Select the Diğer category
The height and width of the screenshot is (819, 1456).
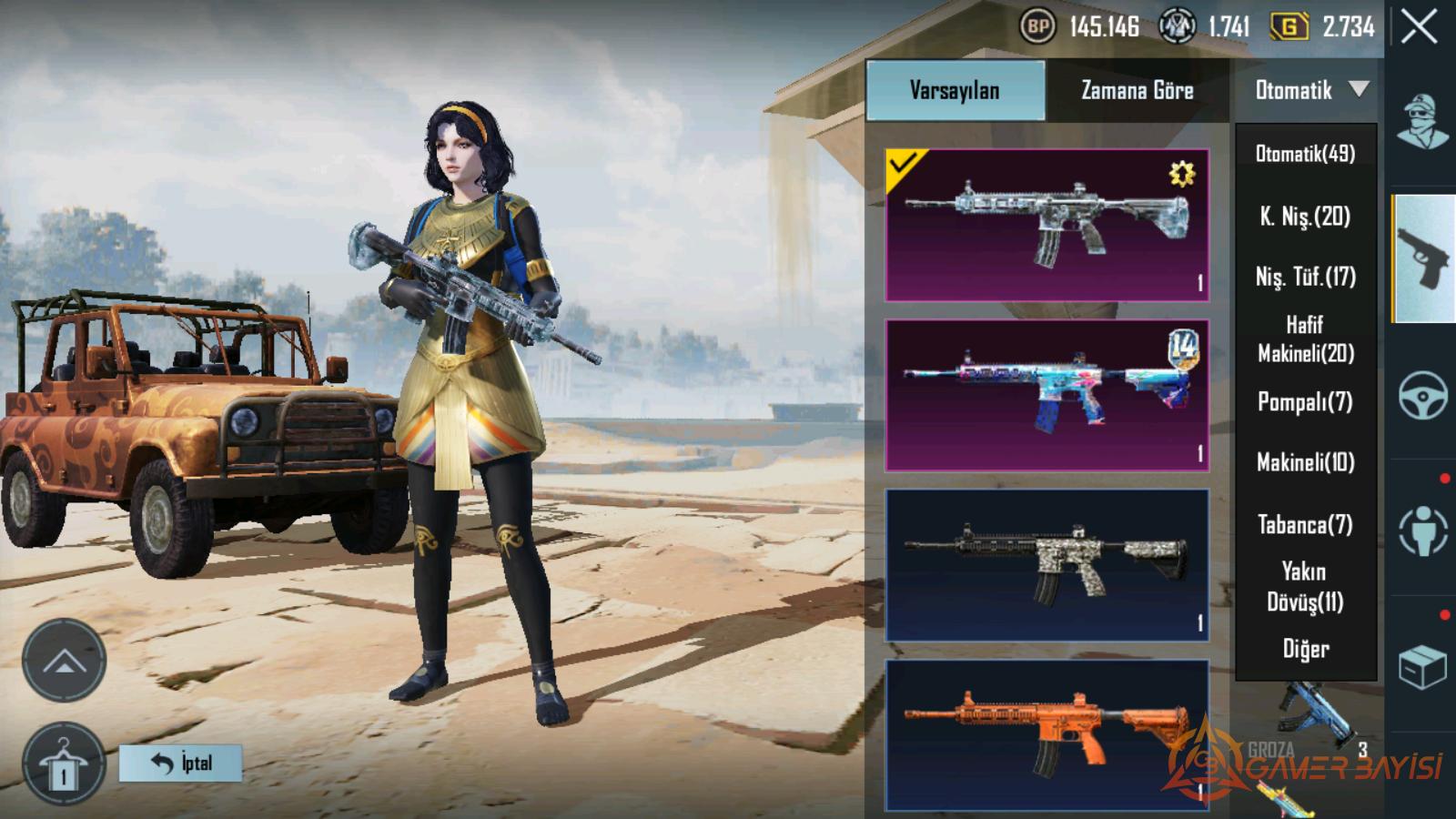(1305, 649)
